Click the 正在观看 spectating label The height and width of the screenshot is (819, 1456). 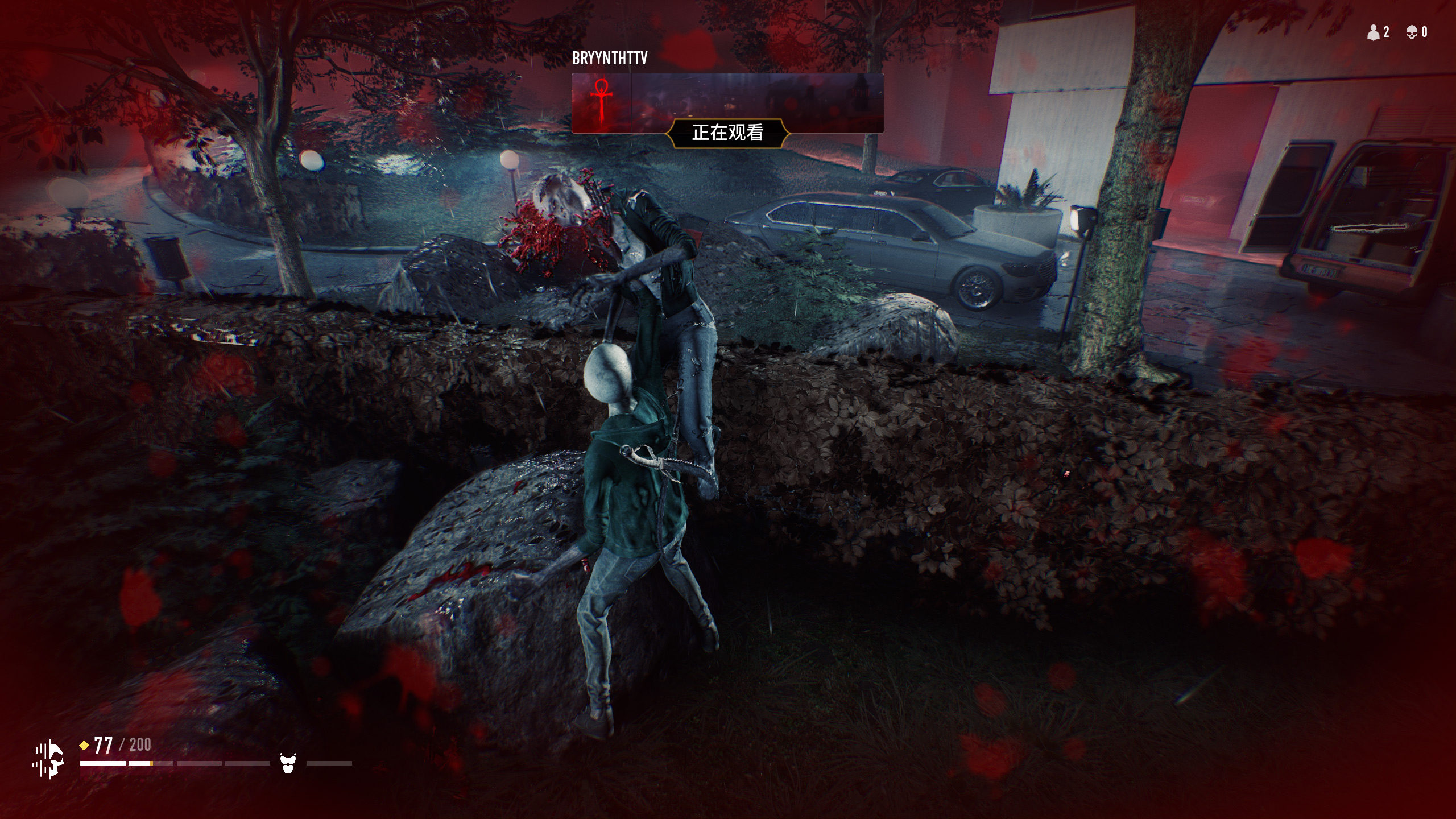(727, 133)
